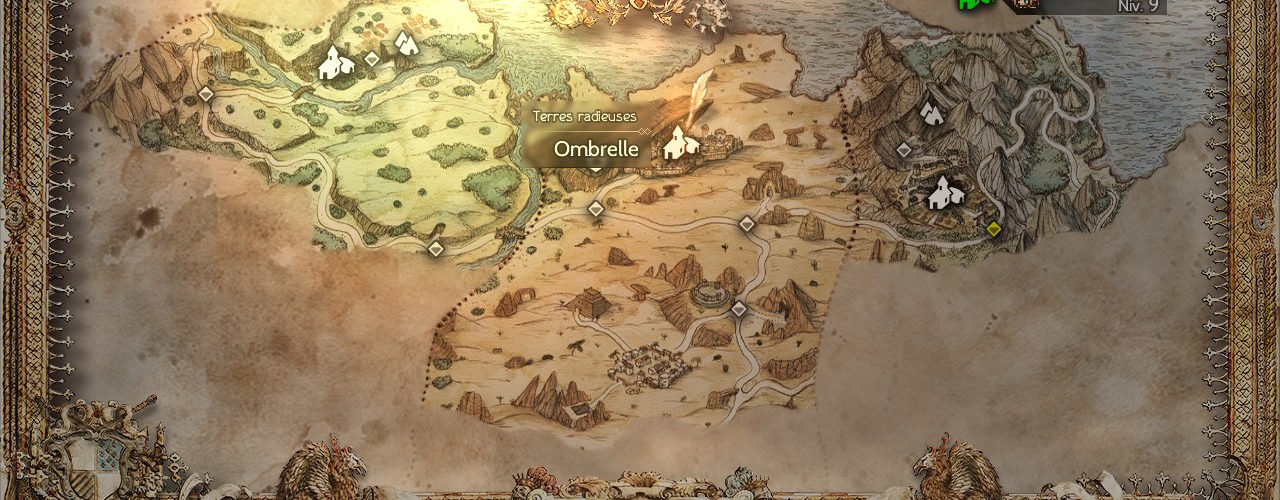Click the diamond between the riverland town icons
Image resolution: width=1280 pixels, height=500 pixels.
(372, 59)
